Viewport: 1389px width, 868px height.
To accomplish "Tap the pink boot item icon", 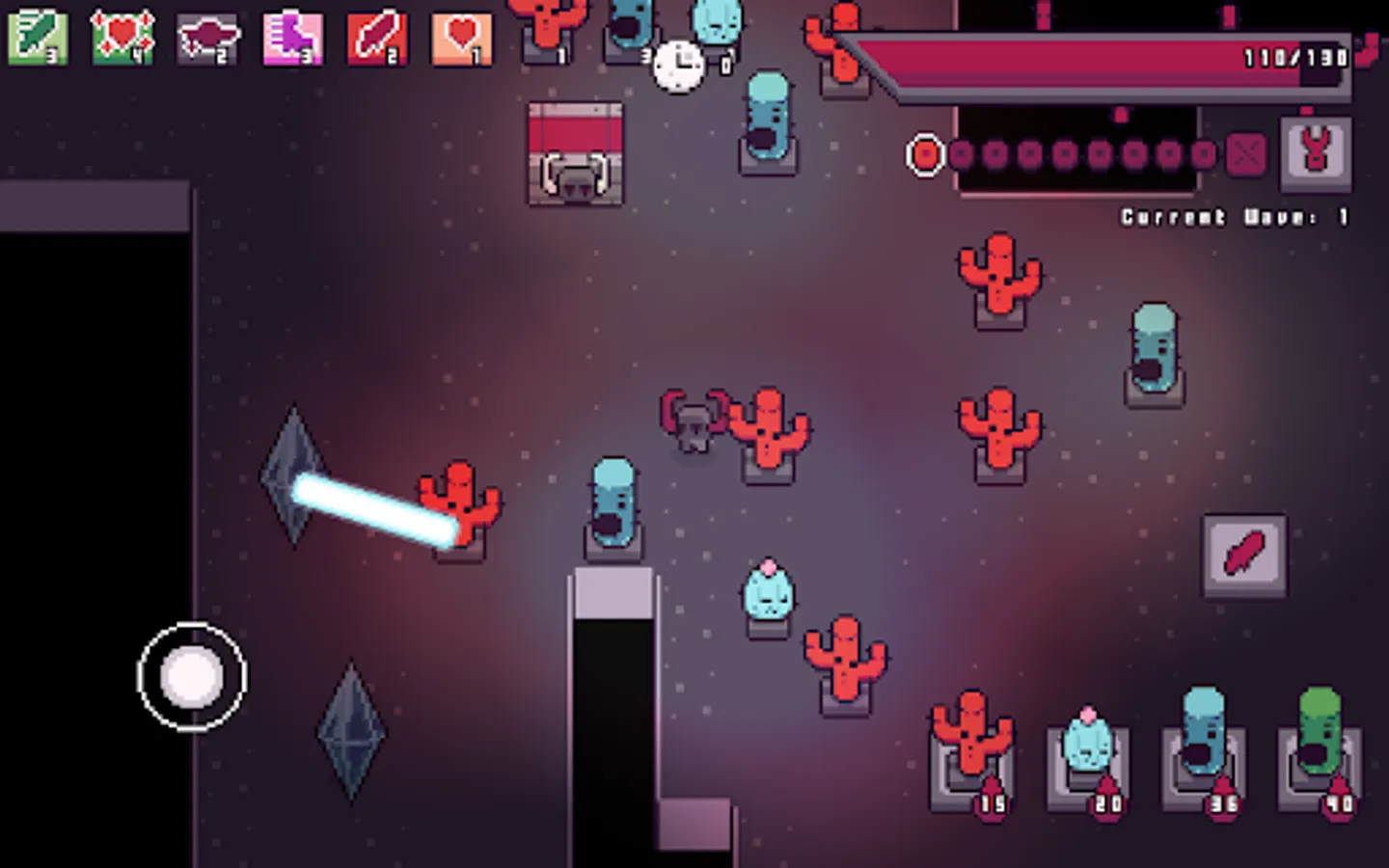I will click(291, 39).
